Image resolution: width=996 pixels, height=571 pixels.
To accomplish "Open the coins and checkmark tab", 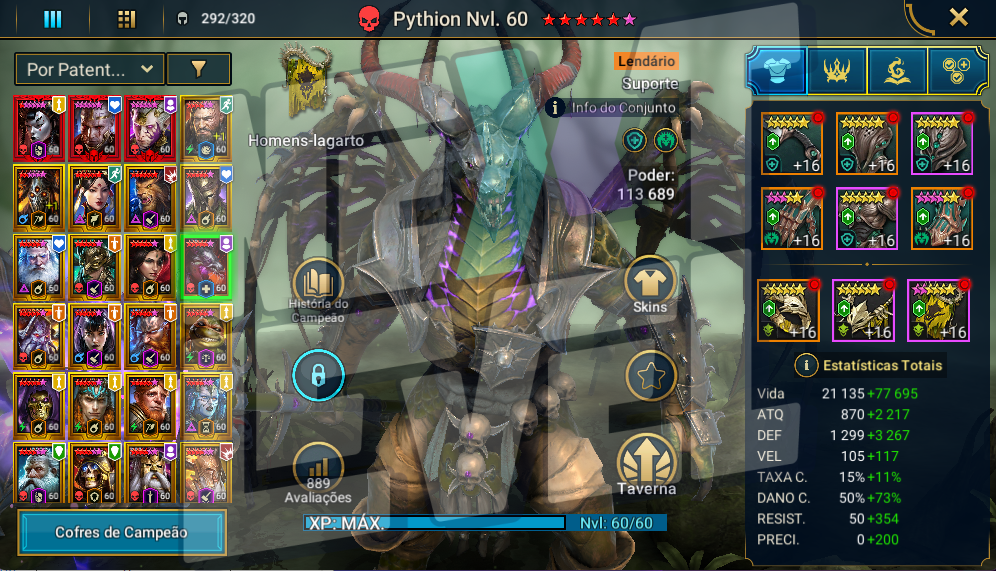I will [958, 70].
